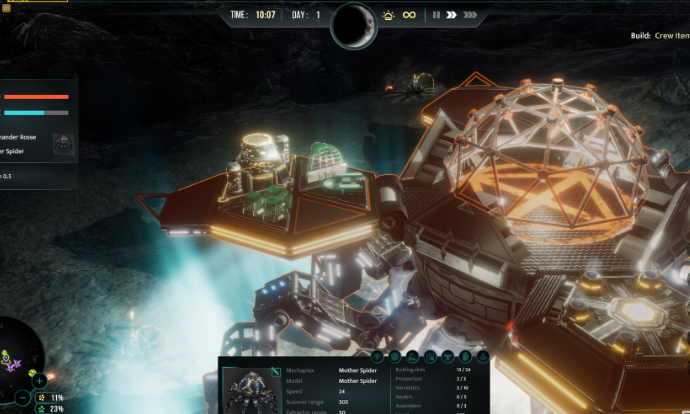The image size is (690, 414).
Task: Set game speed to double arrows
Action: coord(452,15)
